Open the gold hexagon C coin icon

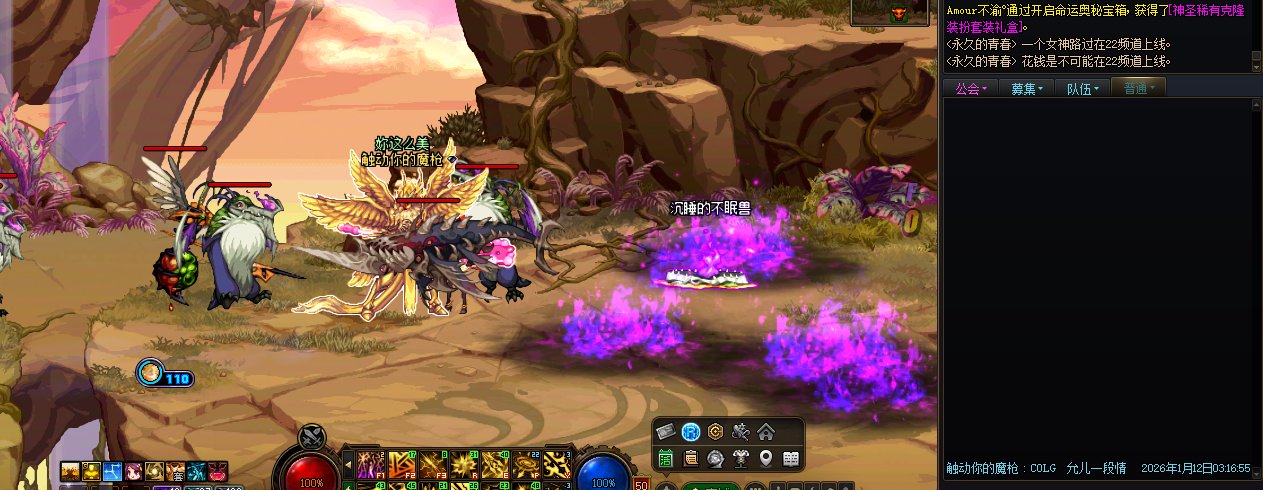point(715,432)
